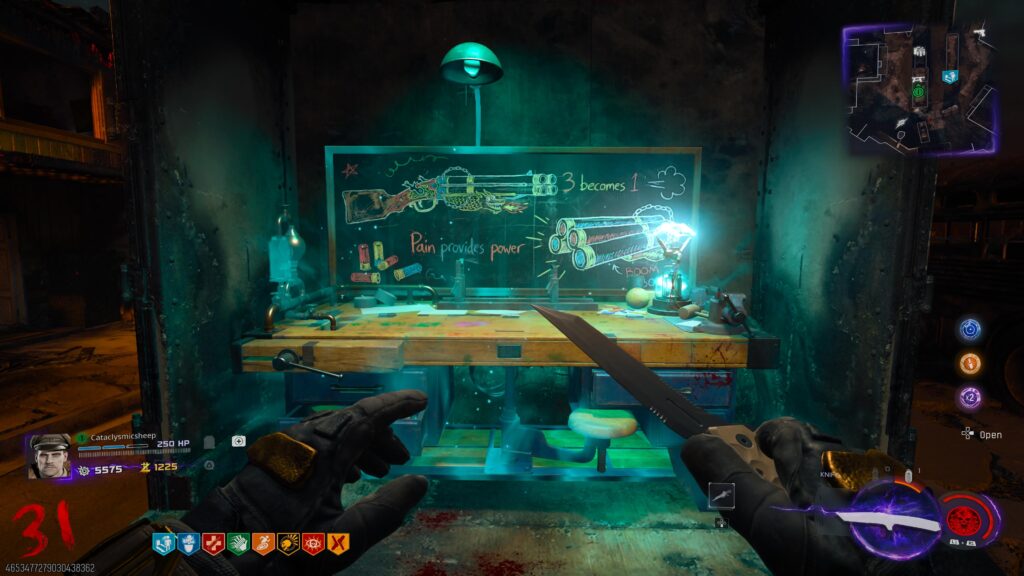The width and height of the screenshot is (1024, 576).
Task: Choose the orange X perk icon
Action: pyautogui.click(x=338, y=543)
